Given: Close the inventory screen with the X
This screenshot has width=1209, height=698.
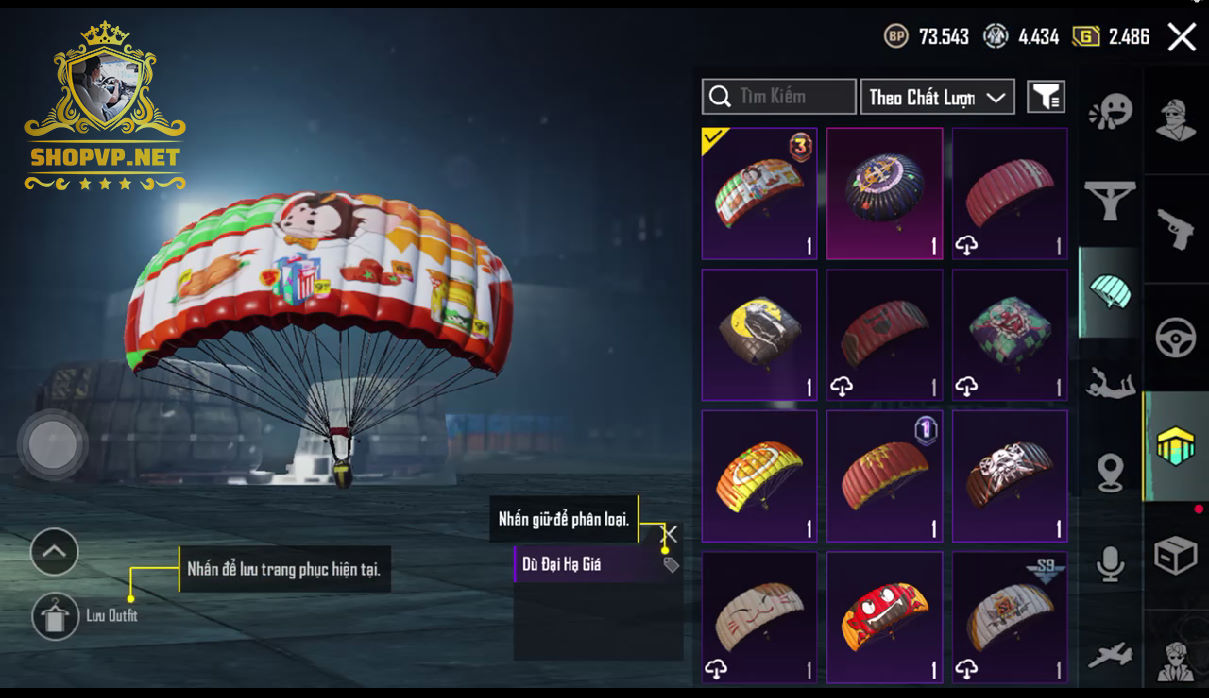Looking at the screenshot, I should pos(1181,38).
